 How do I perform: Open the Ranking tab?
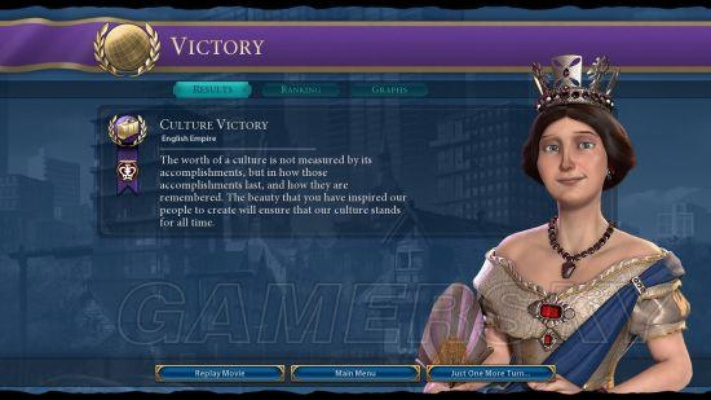[300, 90]
